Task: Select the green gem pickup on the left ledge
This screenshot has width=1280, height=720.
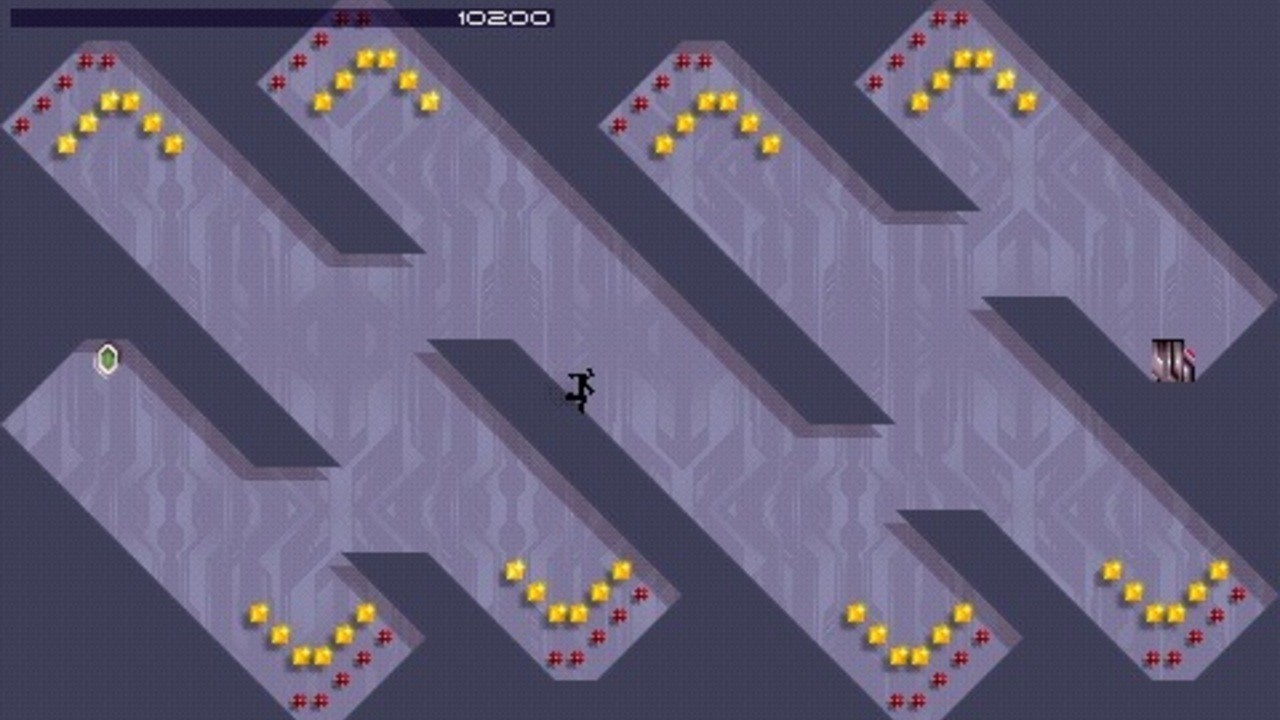Action: click(107, 360)
